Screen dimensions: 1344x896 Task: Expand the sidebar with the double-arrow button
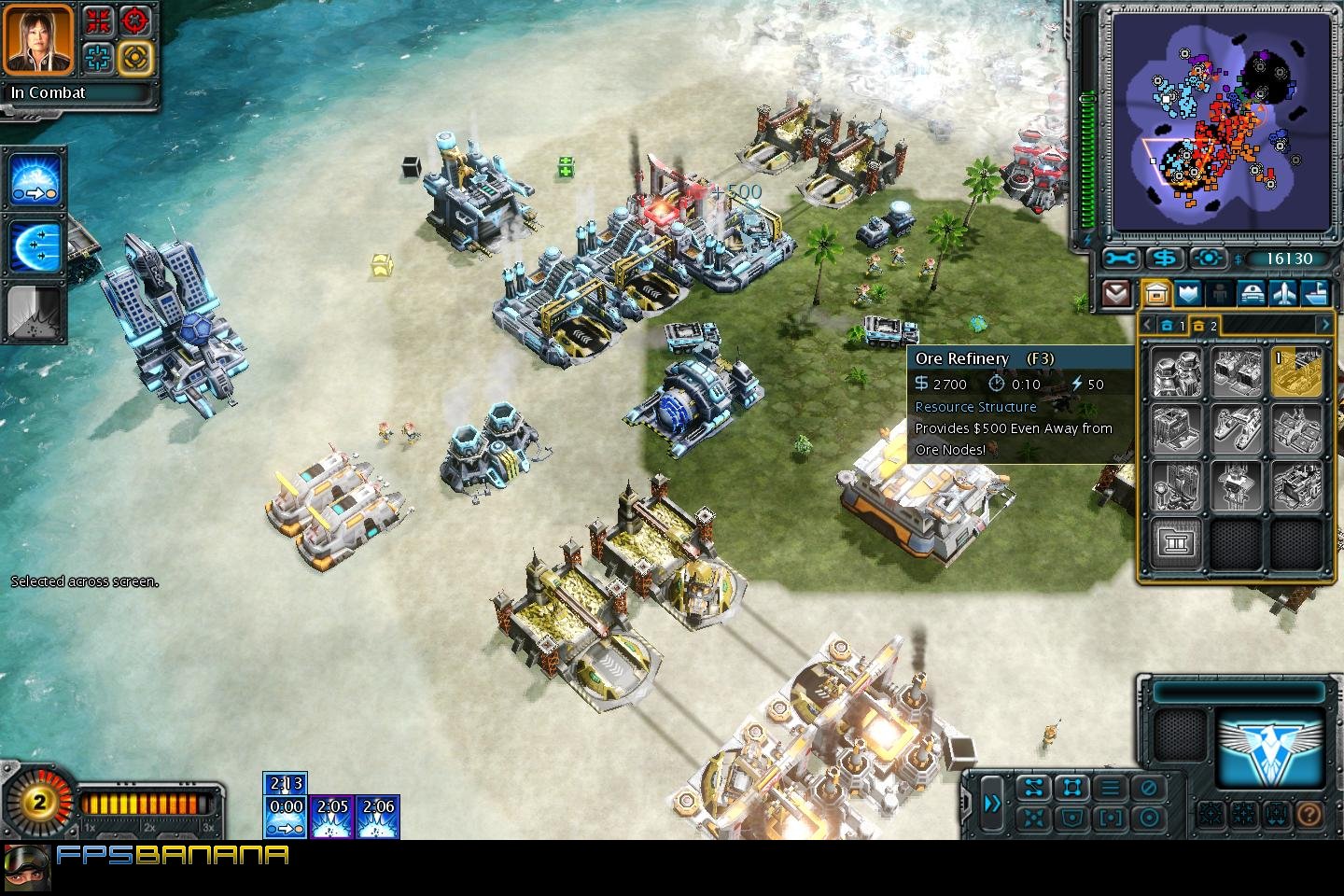pos(992,804)
